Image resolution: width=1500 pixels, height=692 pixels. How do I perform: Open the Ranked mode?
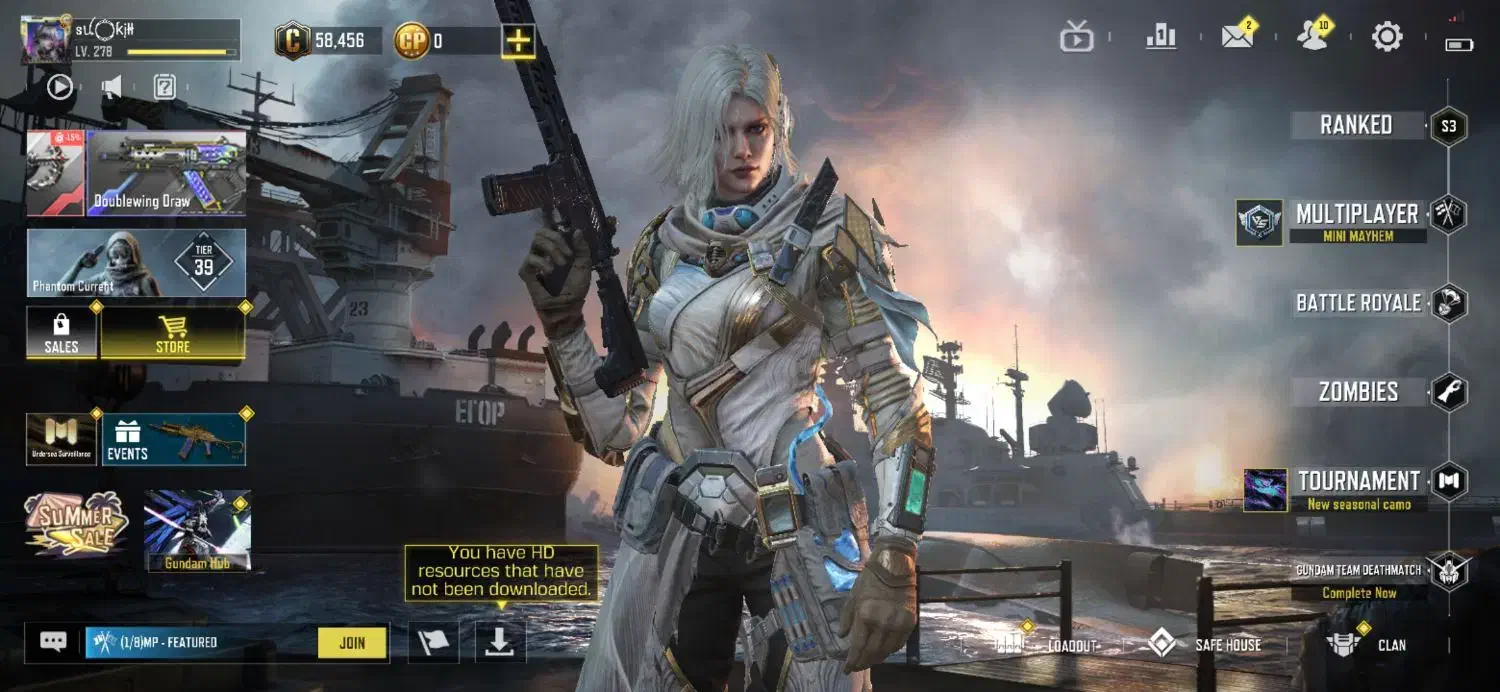1356,126
